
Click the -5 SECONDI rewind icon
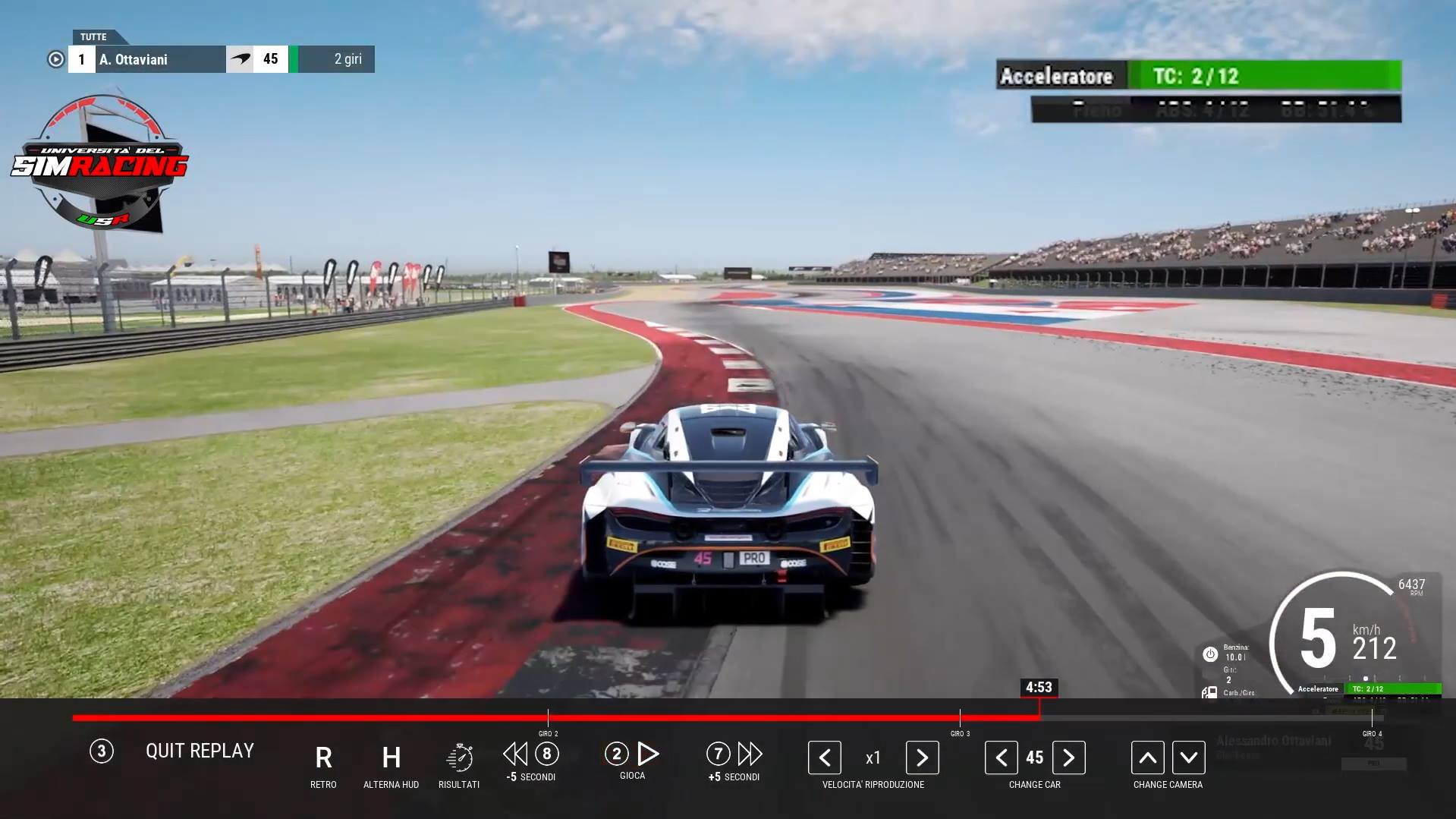(x=515, y=755)
